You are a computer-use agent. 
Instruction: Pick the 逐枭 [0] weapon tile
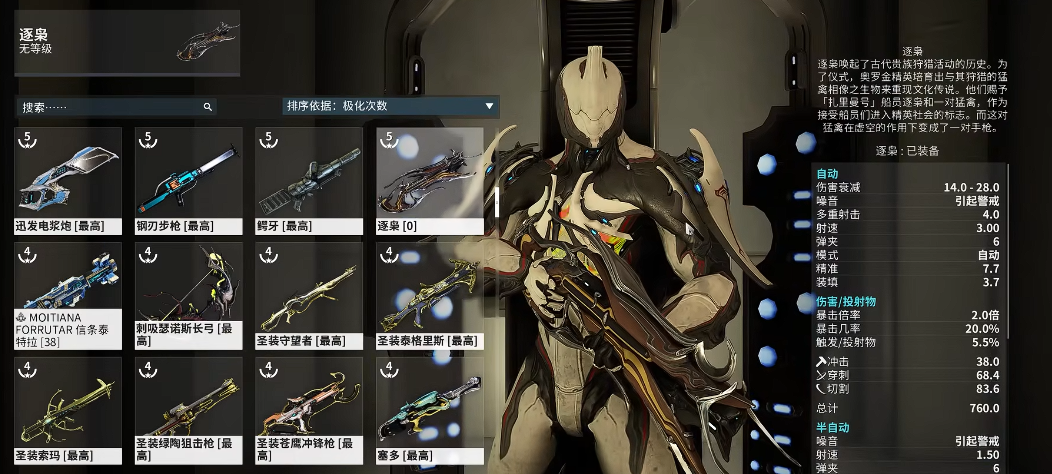click(429, 179)
